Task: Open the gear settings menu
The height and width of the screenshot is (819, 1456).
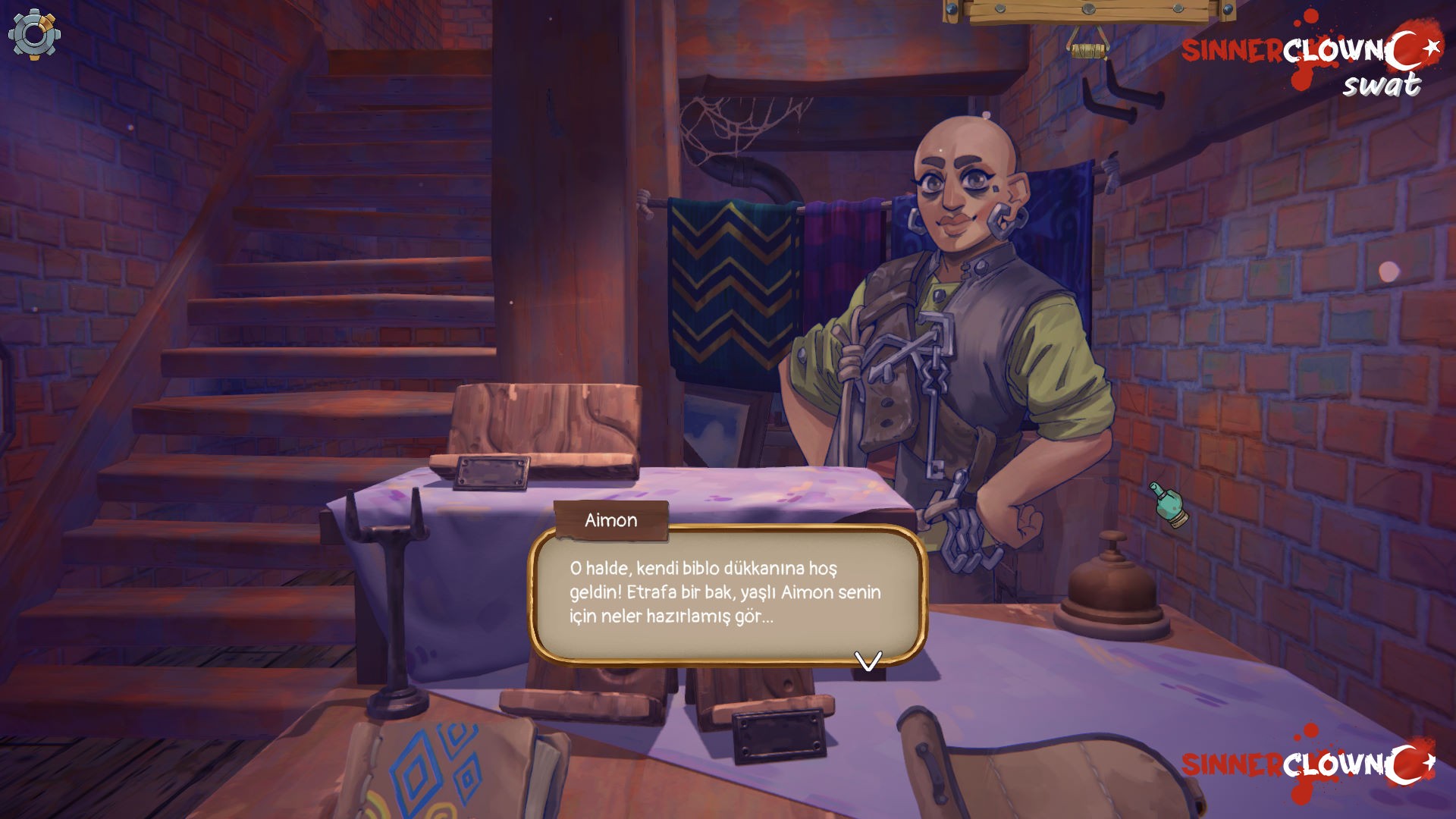Action: pyautogui.click(x=34, y=34)
